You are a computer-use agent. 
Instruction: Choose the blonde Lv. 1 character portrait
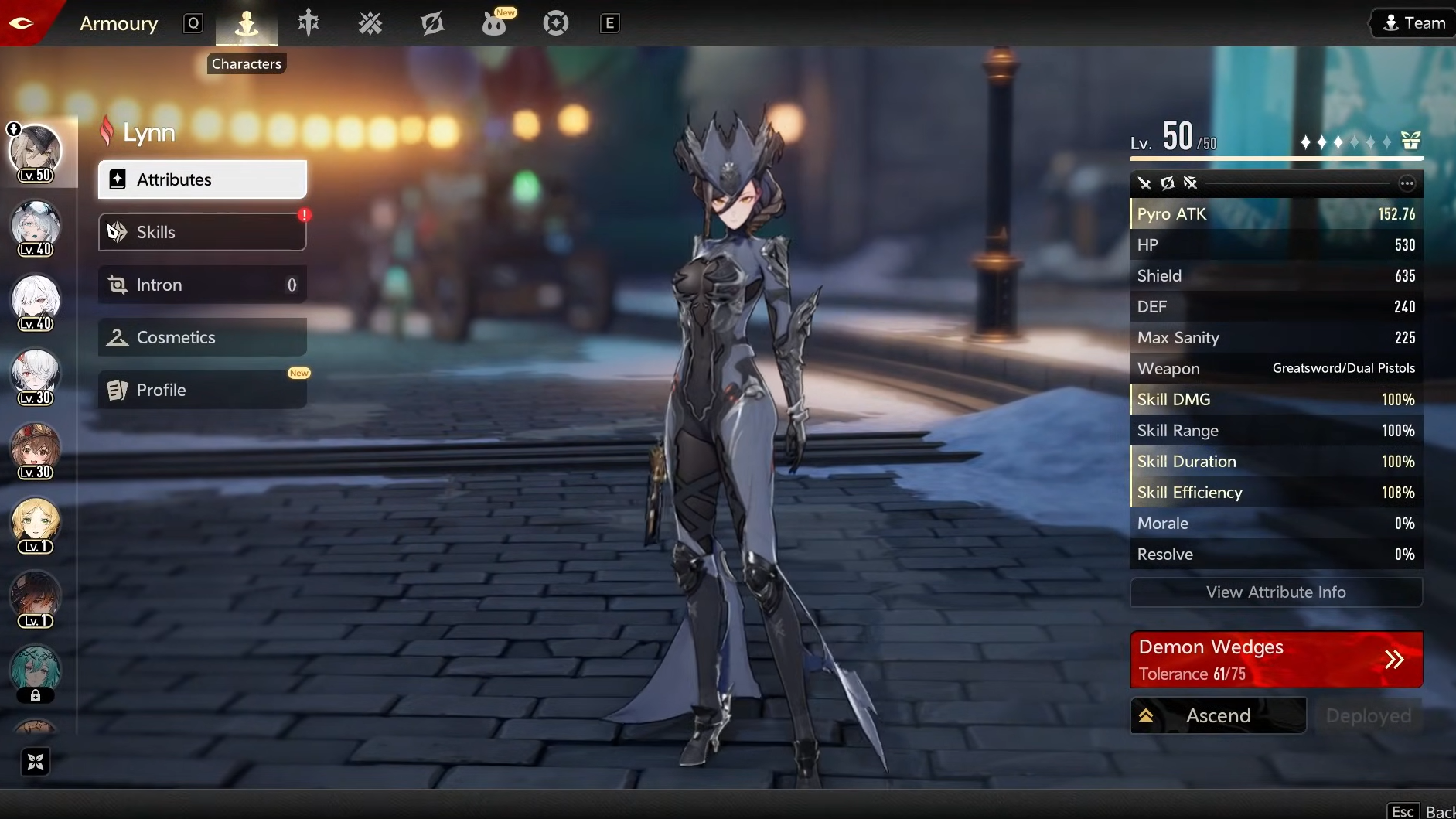pos(36,523)
